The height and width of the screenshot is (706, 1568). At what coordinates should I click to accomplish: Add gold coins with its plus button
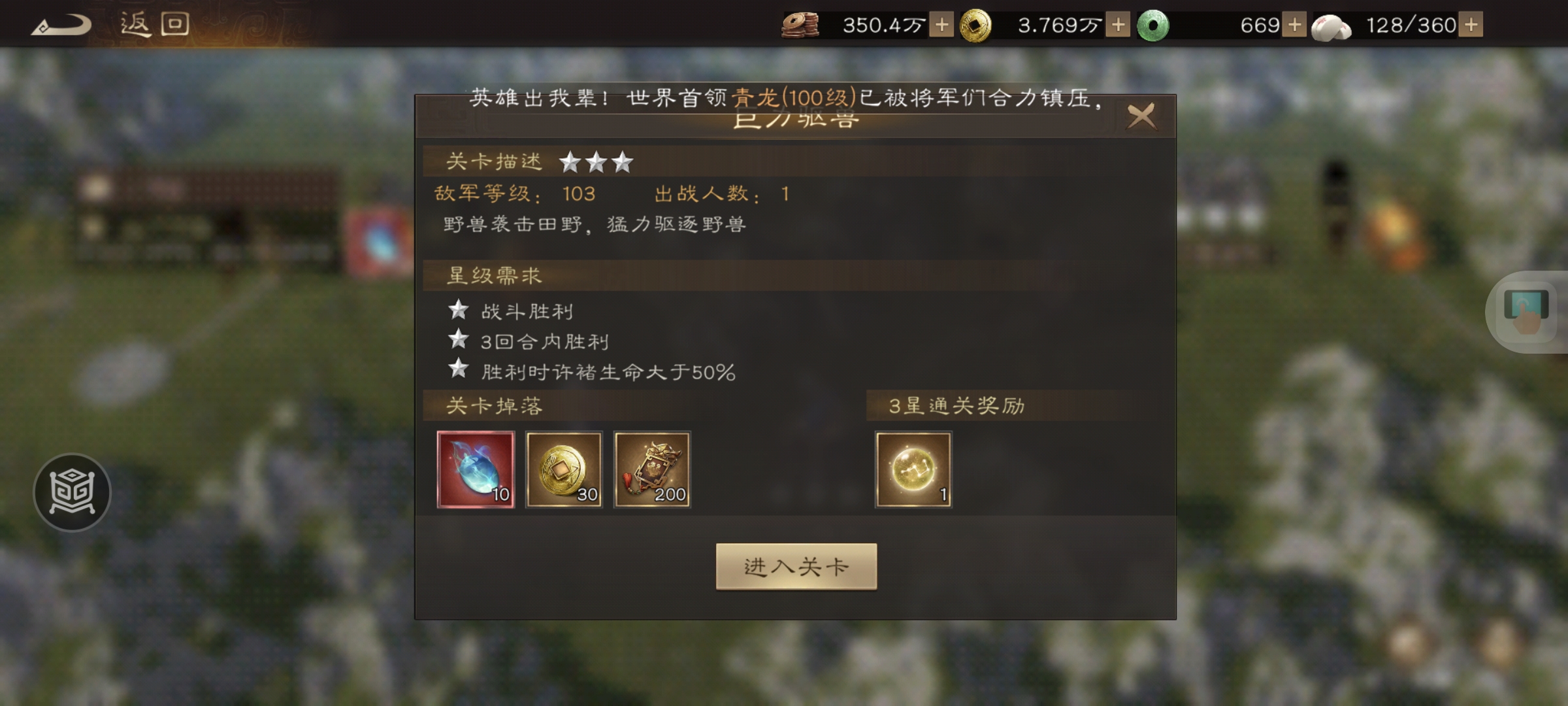[1119, 25]
